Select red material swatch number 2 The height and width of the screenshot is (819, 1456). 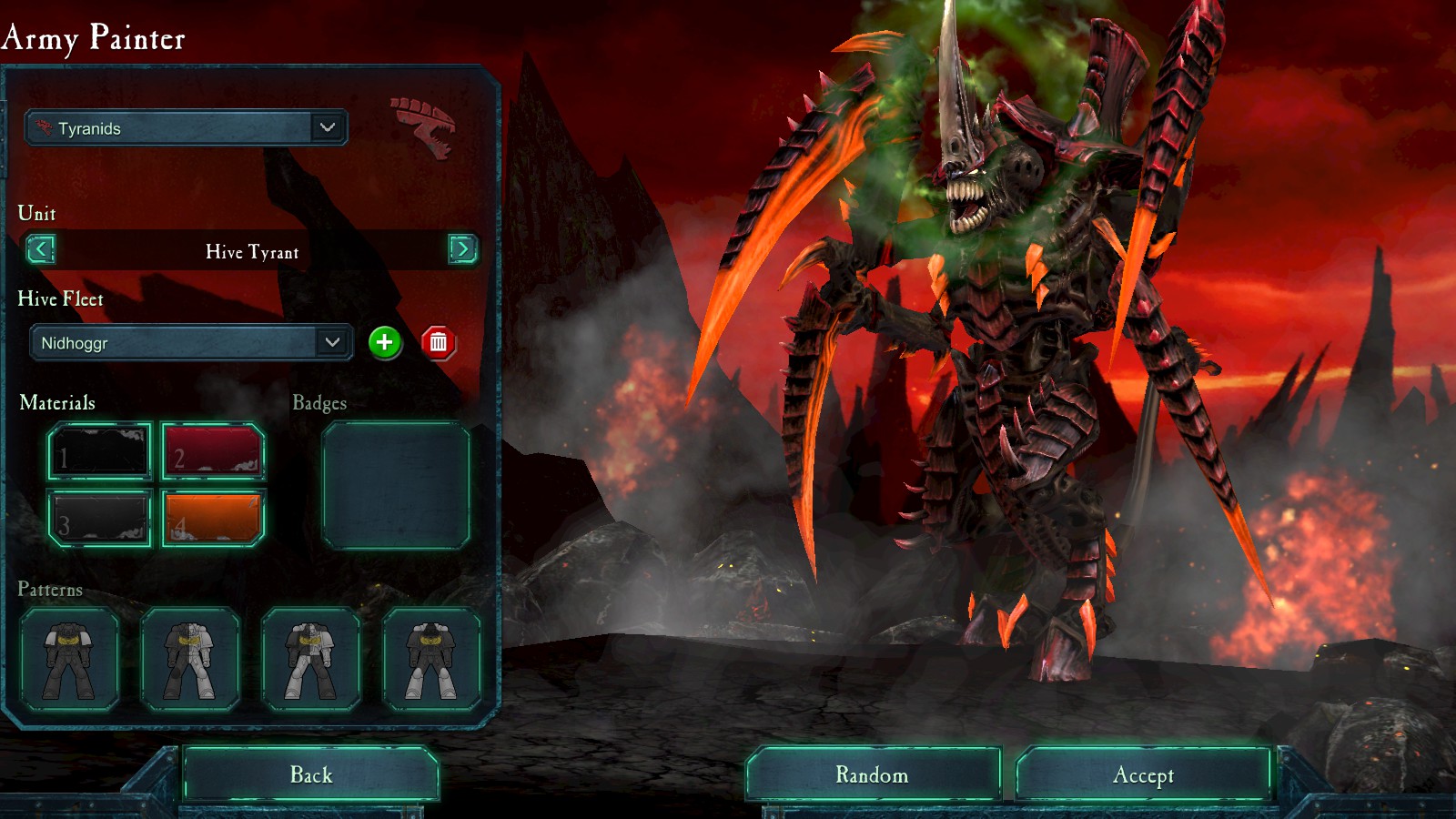click(x=213, y=451)
